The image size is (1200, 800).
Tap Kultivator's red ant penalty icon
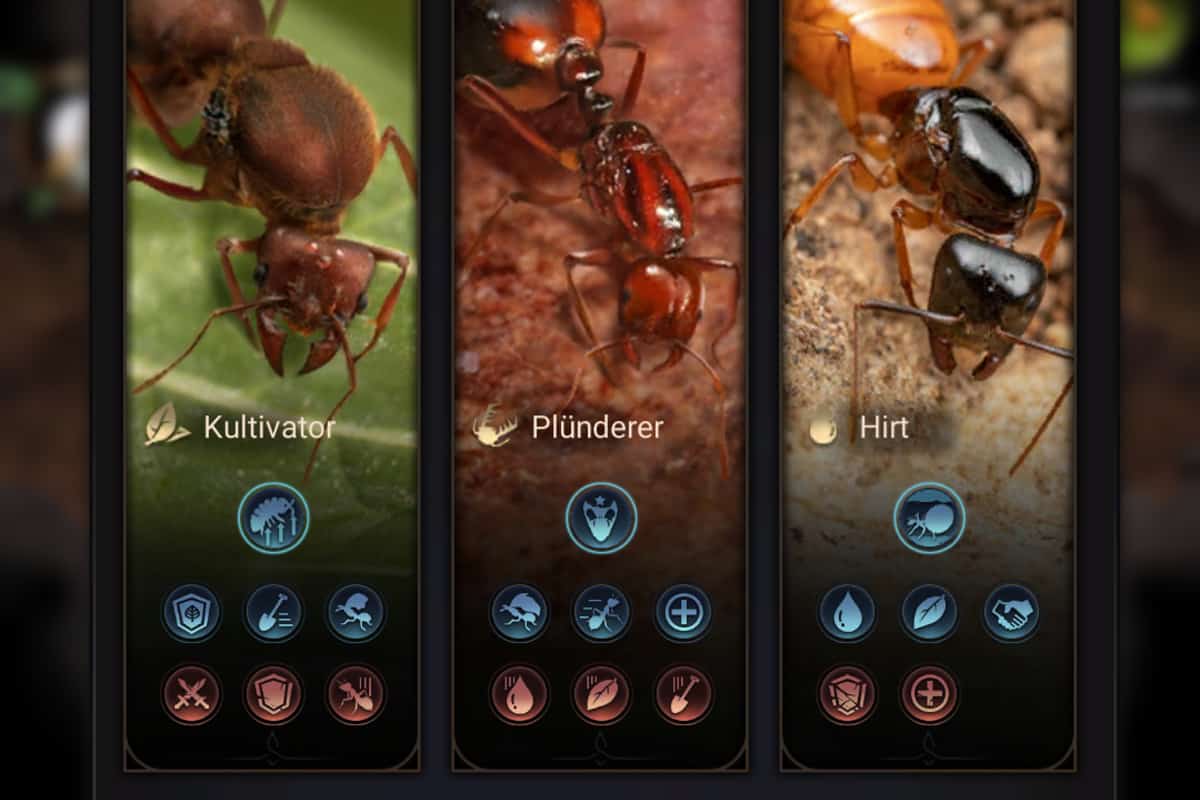[x=355, y=693]
